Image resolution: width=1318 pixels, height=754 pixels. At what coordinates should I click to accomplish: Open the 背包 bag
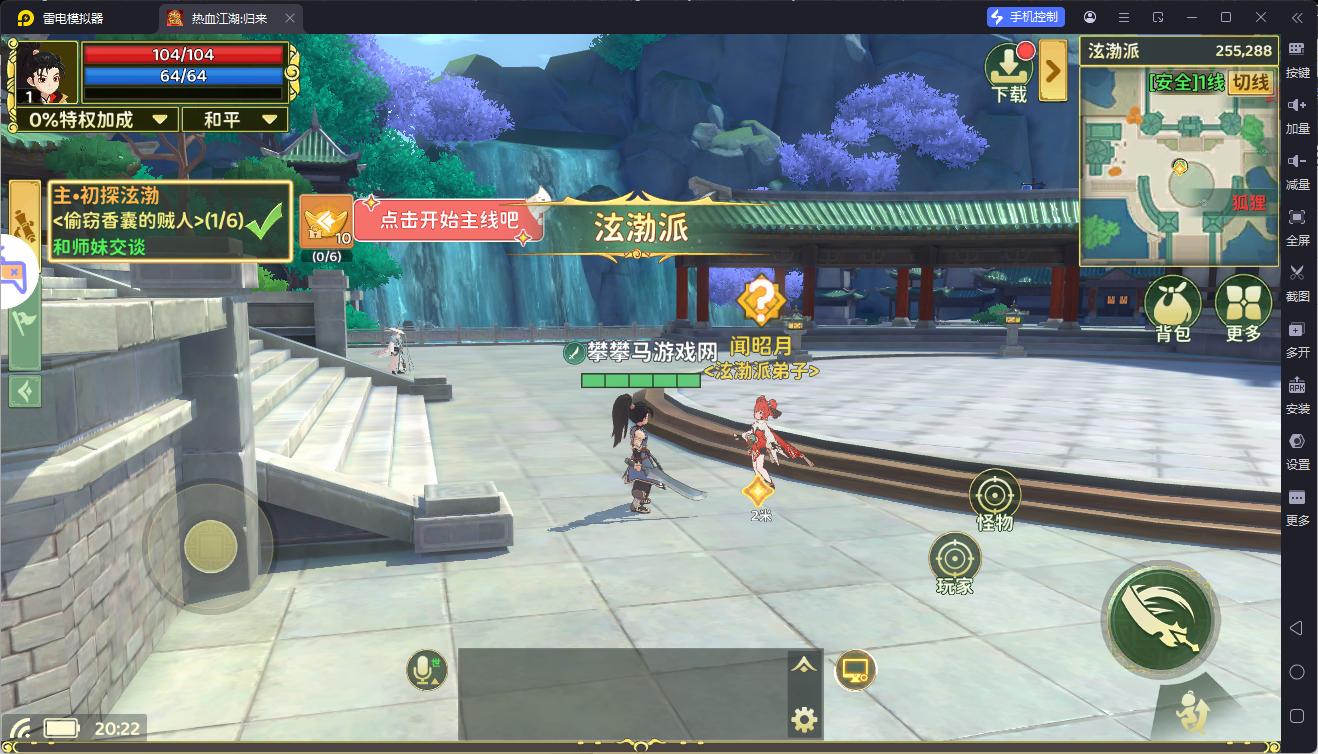click(1172, 308)
